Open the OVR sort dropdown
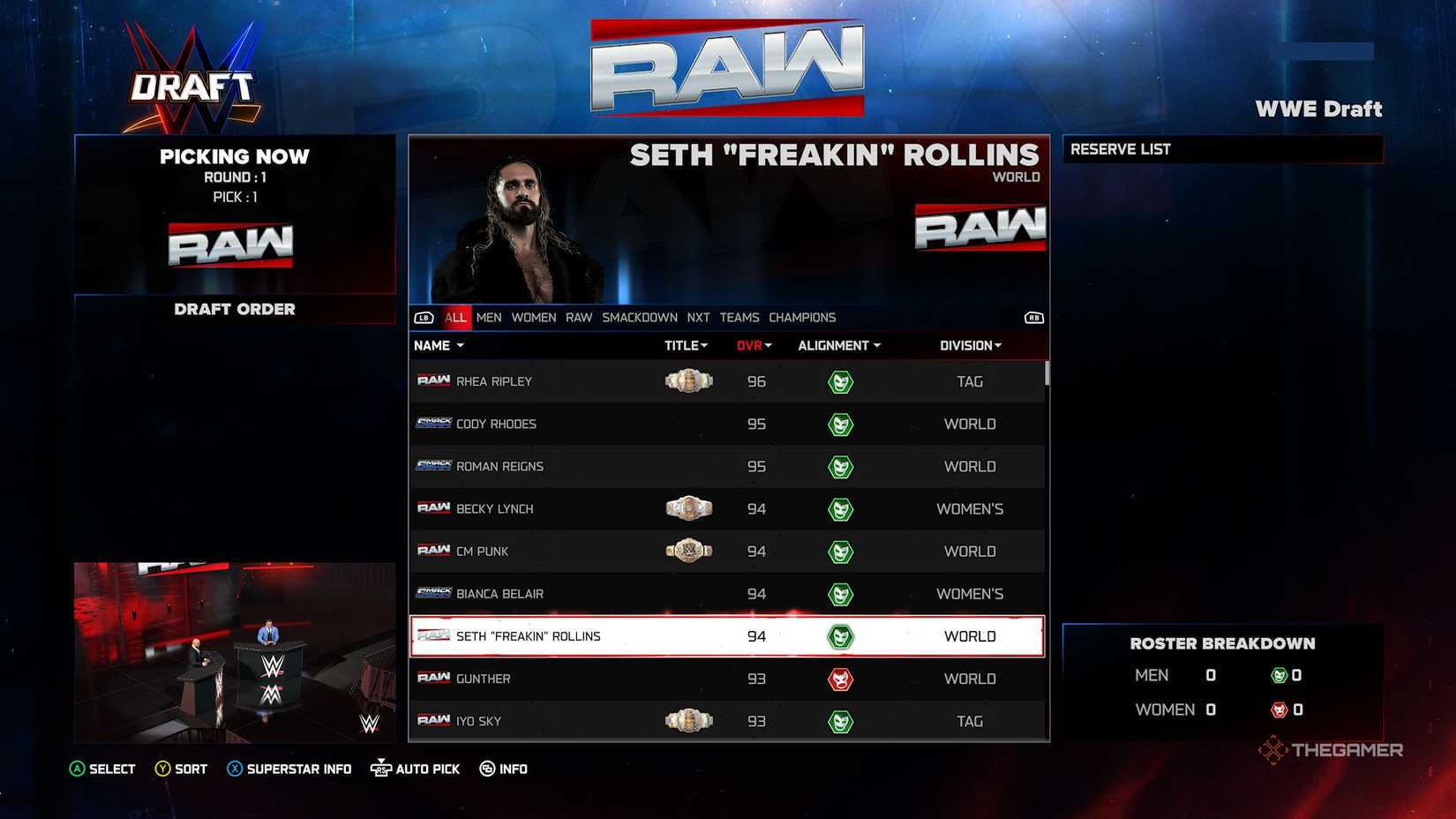The height and width of the screenshot is (819, 1456). pos(752,345)
